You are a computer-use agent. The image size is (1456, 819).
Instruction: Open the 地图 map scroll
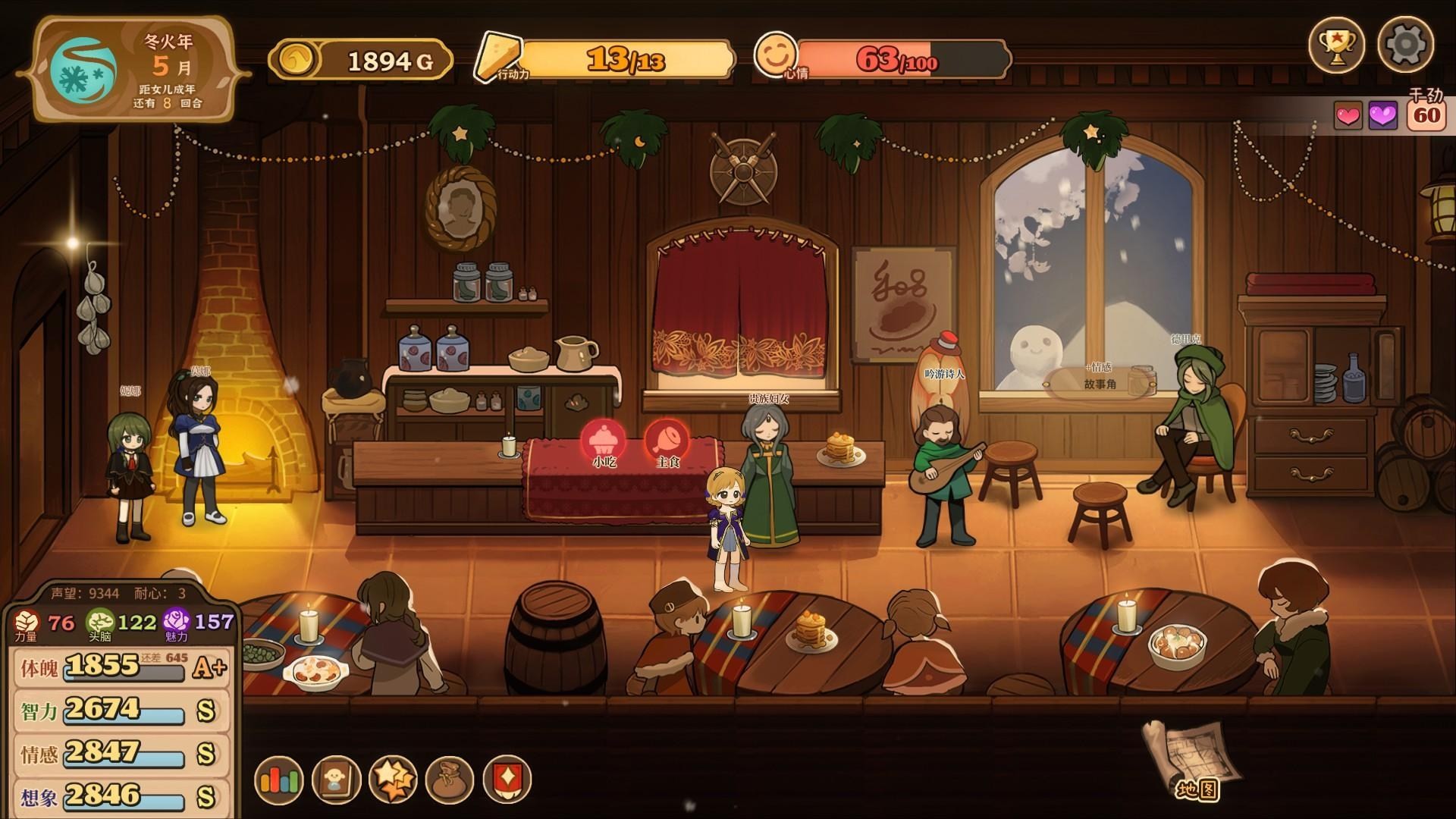(1191, 759)
